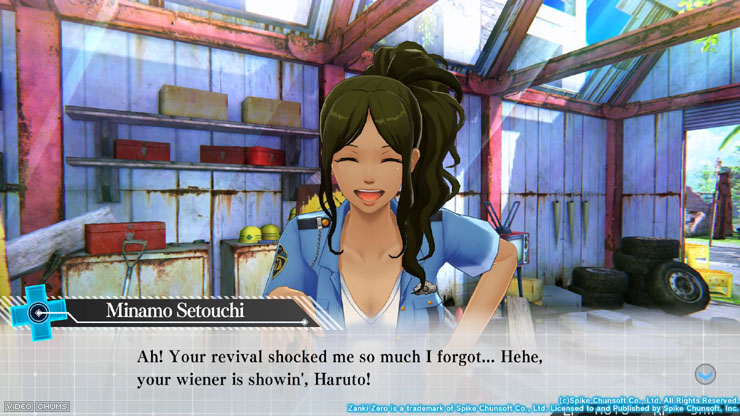The image size is (740, 416).
Task: Click the blue down-arrow to advance dialogue
Action: [706, 374]
